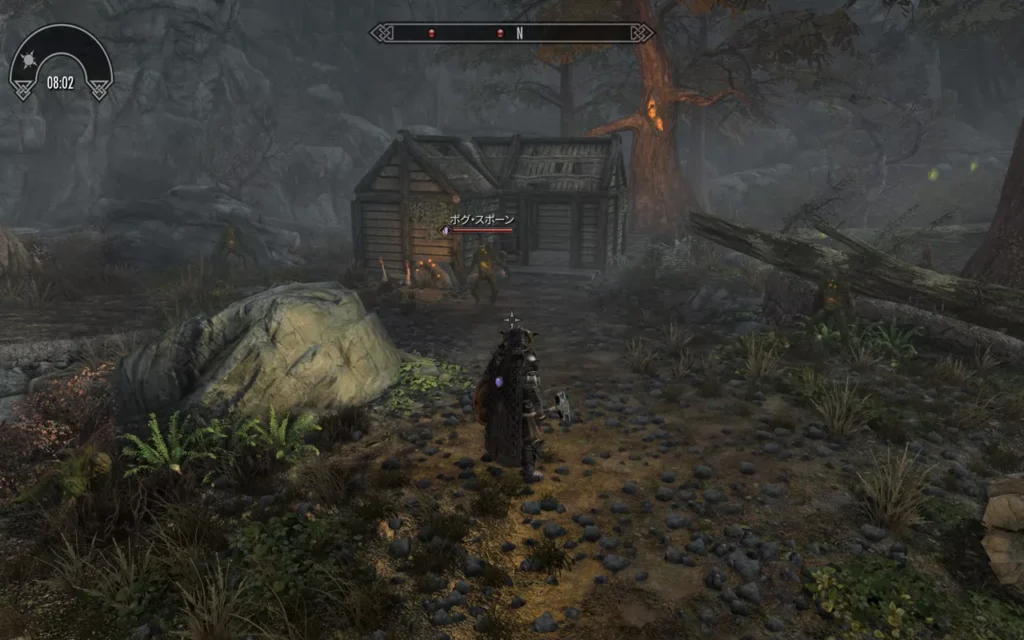The width and height of the screenshot is (1024, 640).
Task: Select the north marker on the compass
Action: [x=520, y=33]
